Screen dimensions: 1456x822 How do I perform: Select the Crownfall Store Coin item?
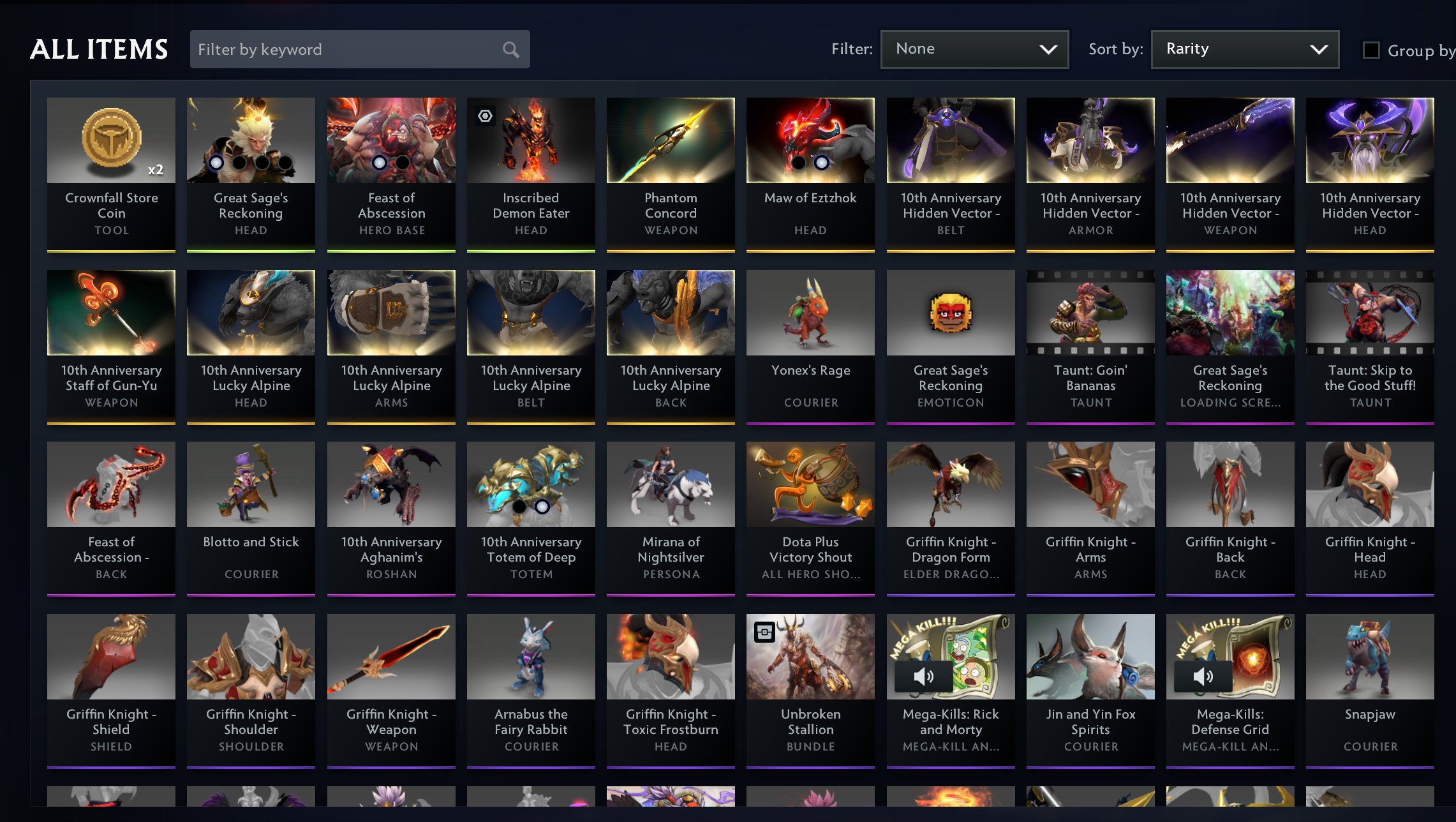tap(111, 140)
